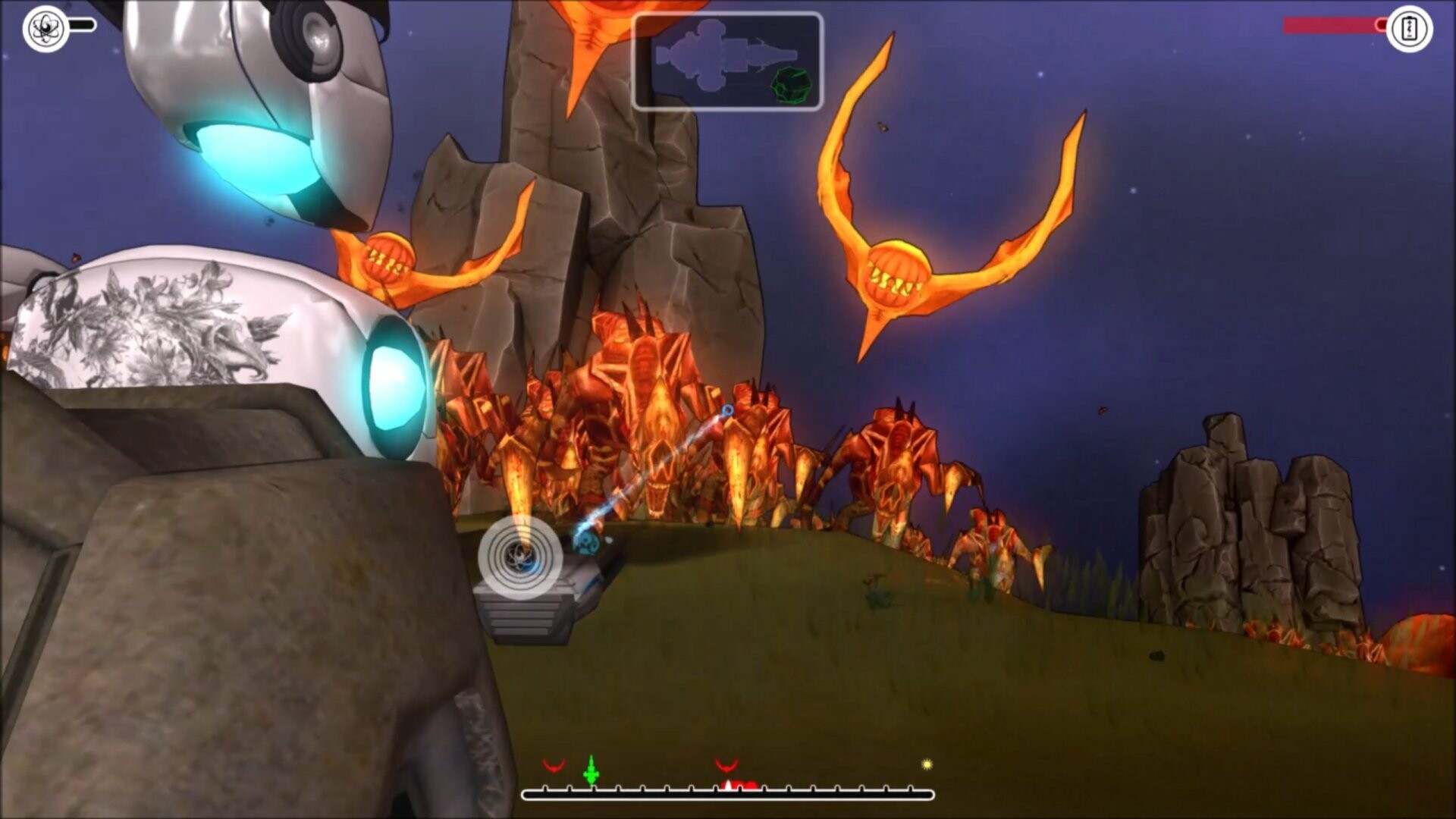The width and height of the screenshot is (1456, 819).
Task: Toggle the virtual joystick control on the tank
Action: (521, 556)
